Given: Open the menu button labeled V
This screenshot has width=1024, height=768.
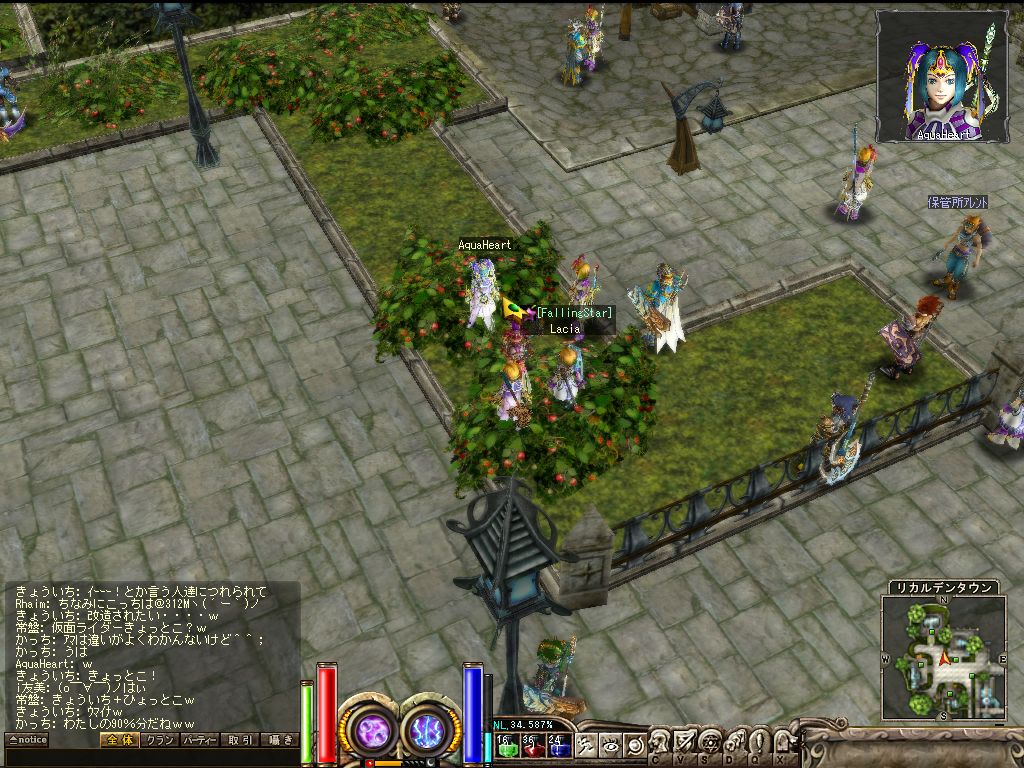Looking at the screenshot, I should pos(685,743).
